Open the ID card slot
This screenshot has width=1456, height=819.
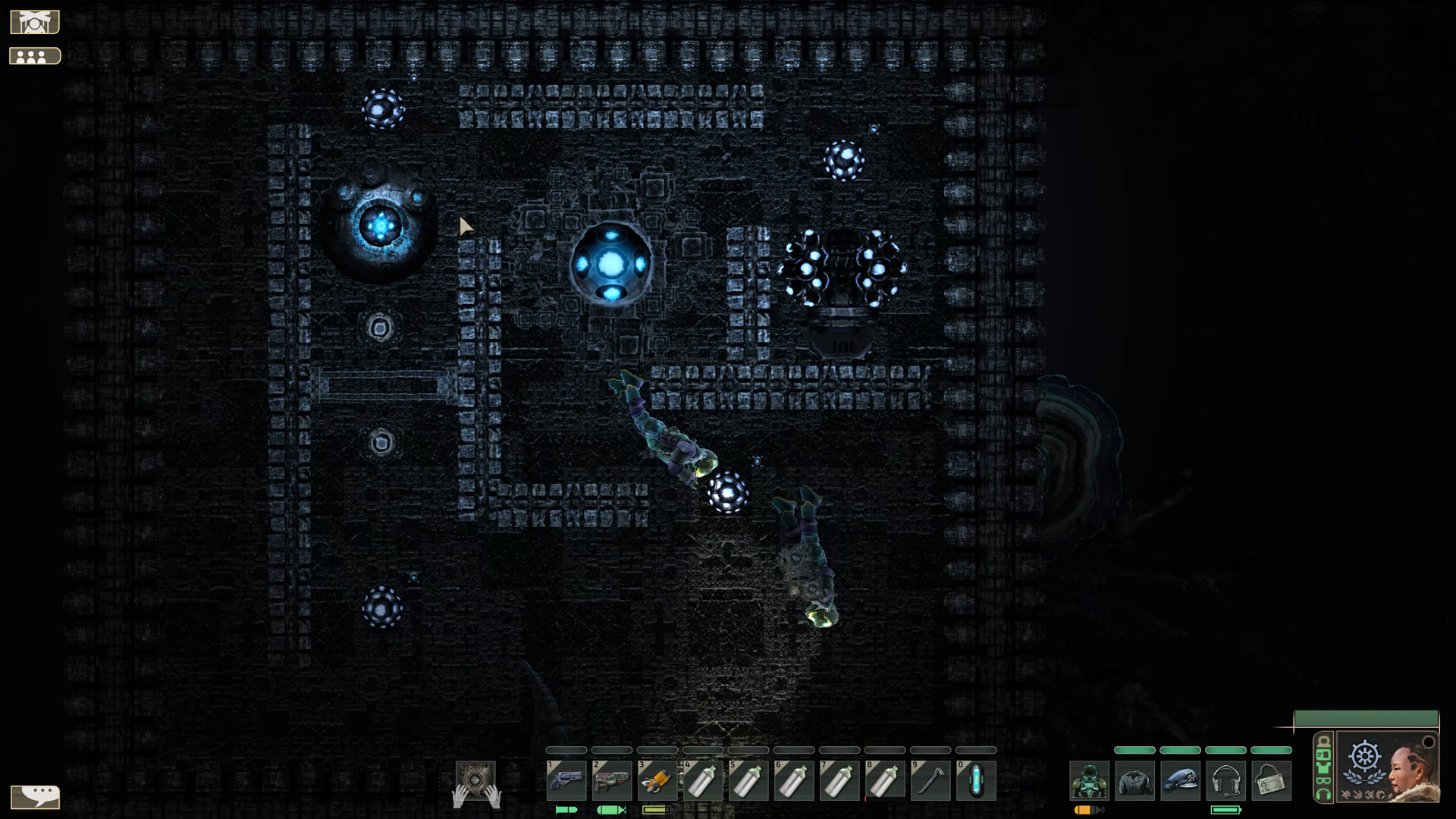click(x=1271, y=781)
